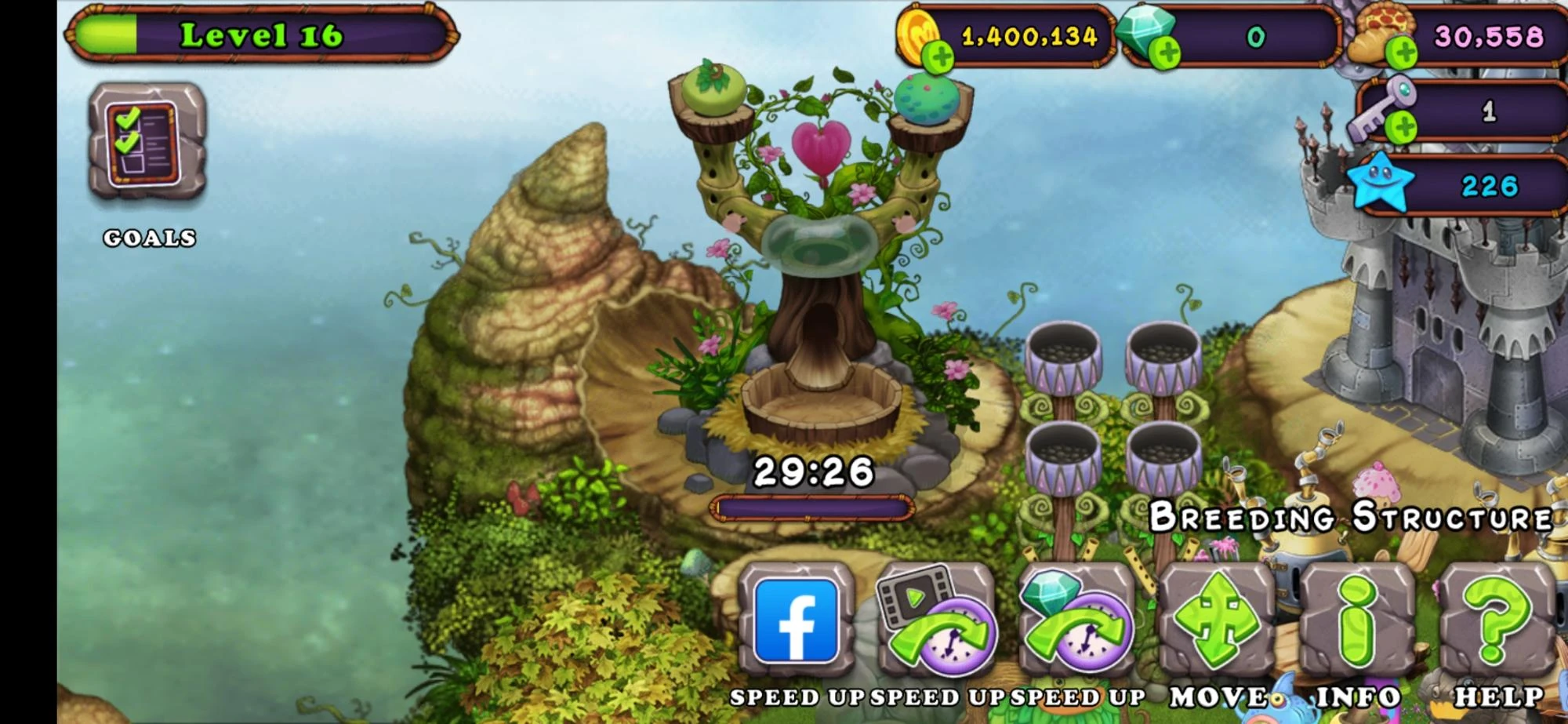Check the Level 16 experience bar
The height and width of the screenshot is (724, 1568).
259,34
